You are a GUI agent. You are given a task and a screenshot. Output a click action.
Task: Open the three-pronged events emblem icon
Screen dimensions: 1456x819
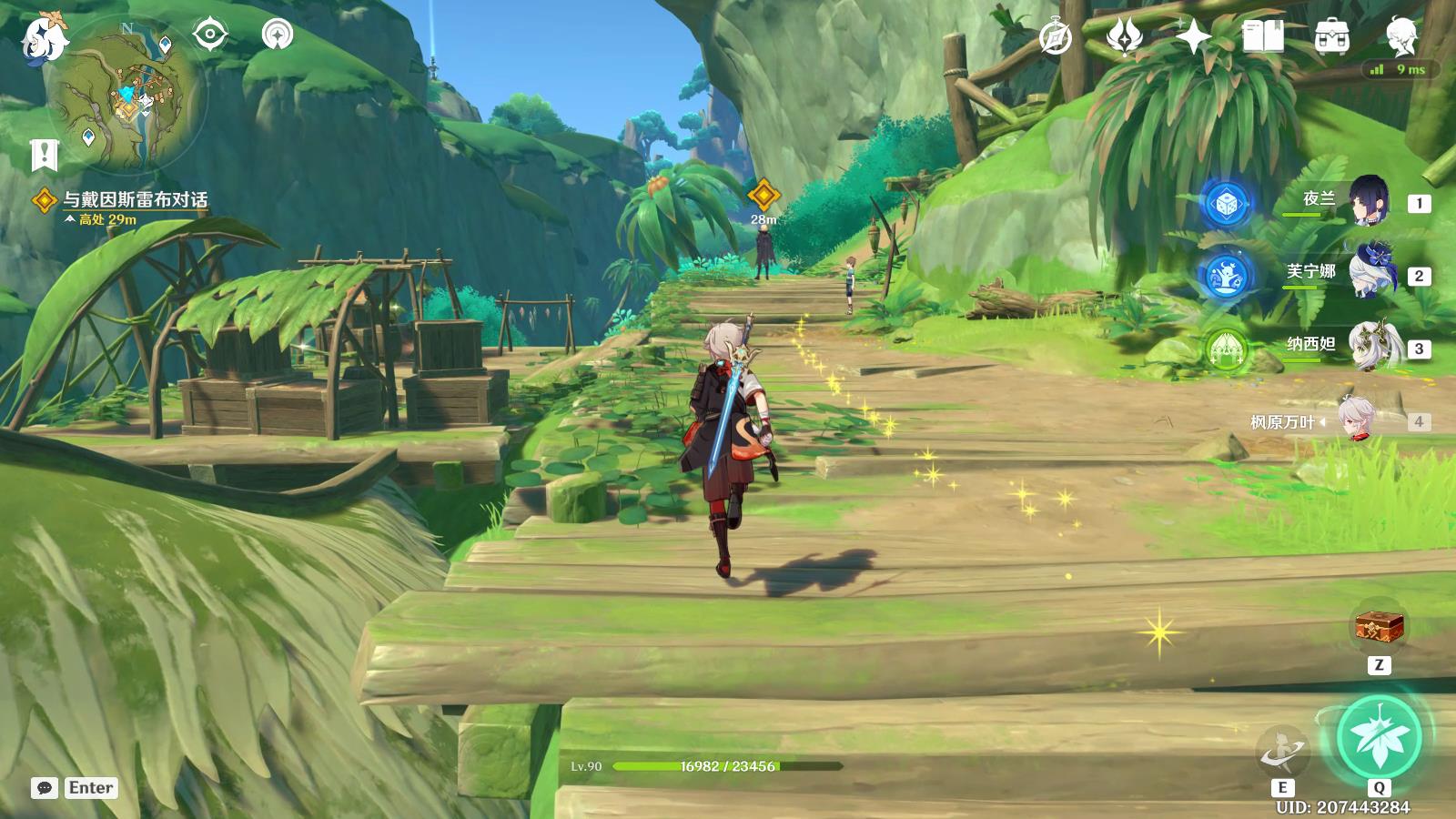click(x=1125, y=37)
